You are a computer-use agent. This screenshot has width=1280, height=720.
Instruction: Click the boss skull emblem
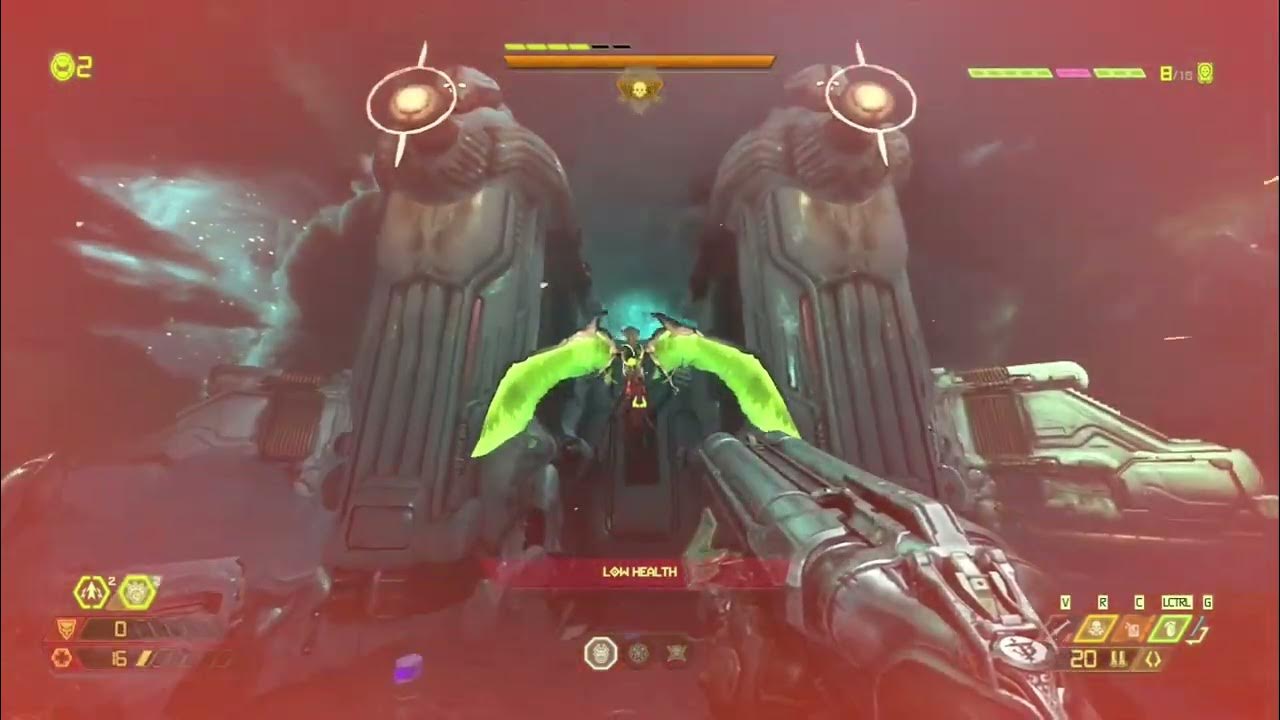(638, 92)
